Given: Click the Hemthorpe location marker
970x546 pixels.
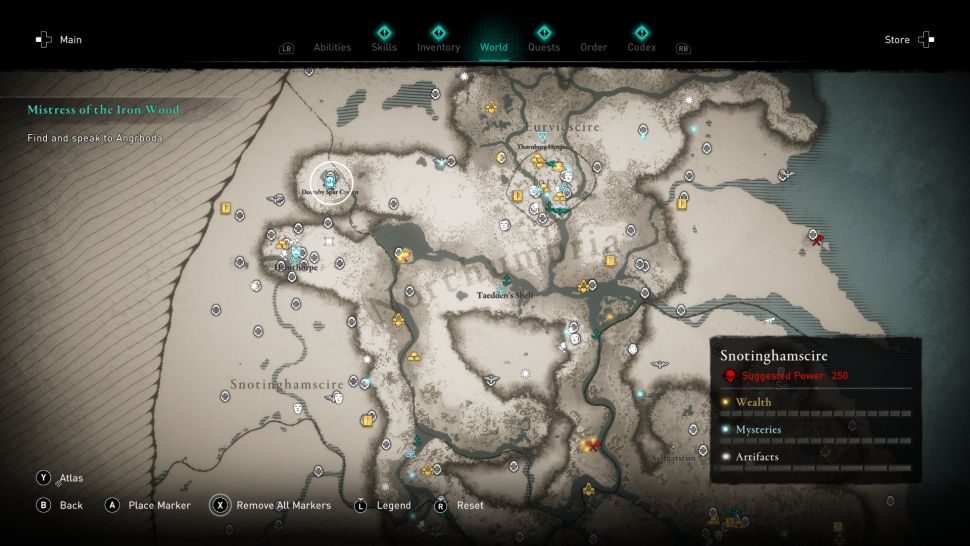Looking at the screenshot, I should tap(296, 254).
